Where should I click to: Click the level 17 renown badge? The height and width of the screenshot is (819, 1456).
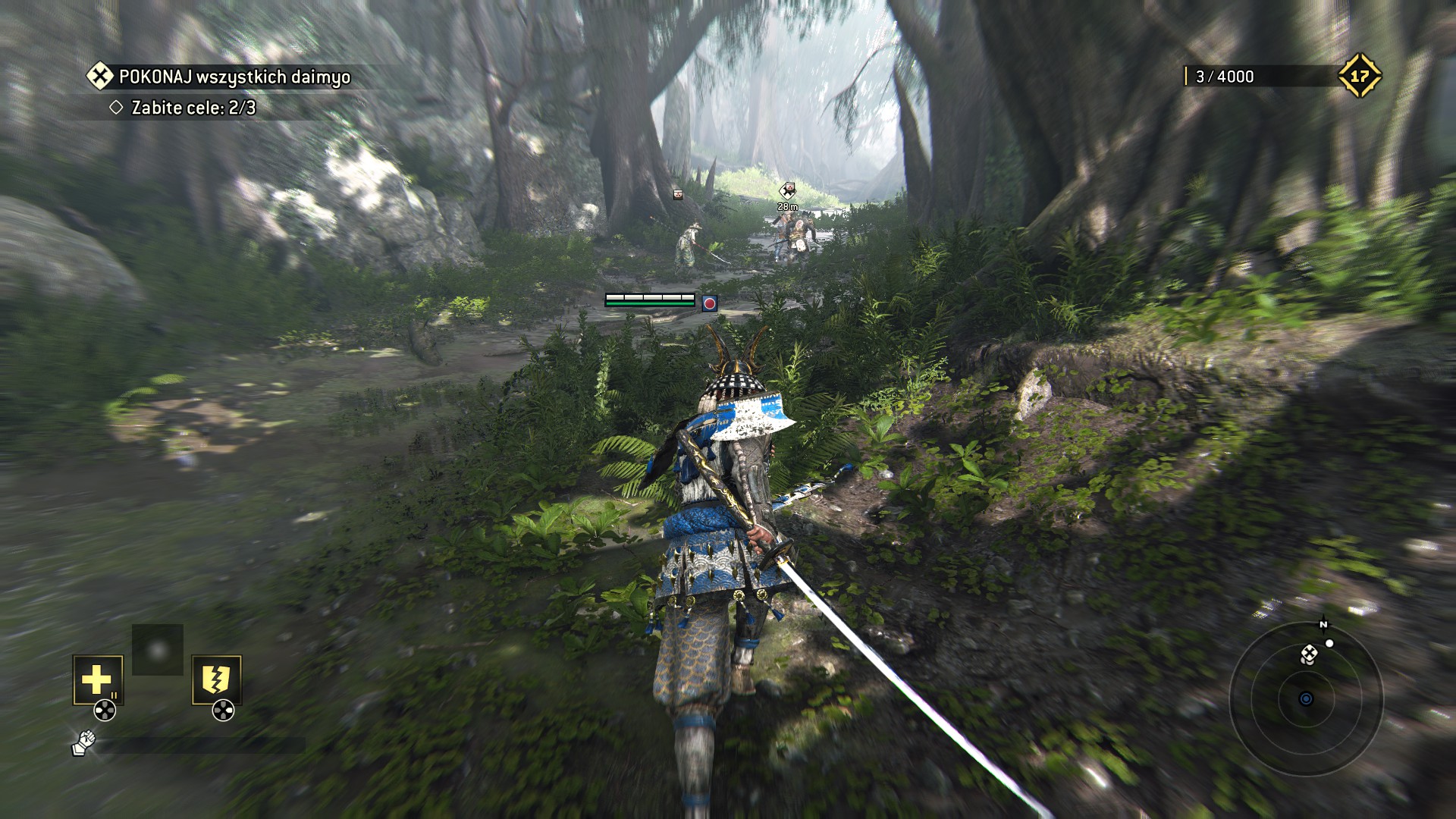point(1359,76)
